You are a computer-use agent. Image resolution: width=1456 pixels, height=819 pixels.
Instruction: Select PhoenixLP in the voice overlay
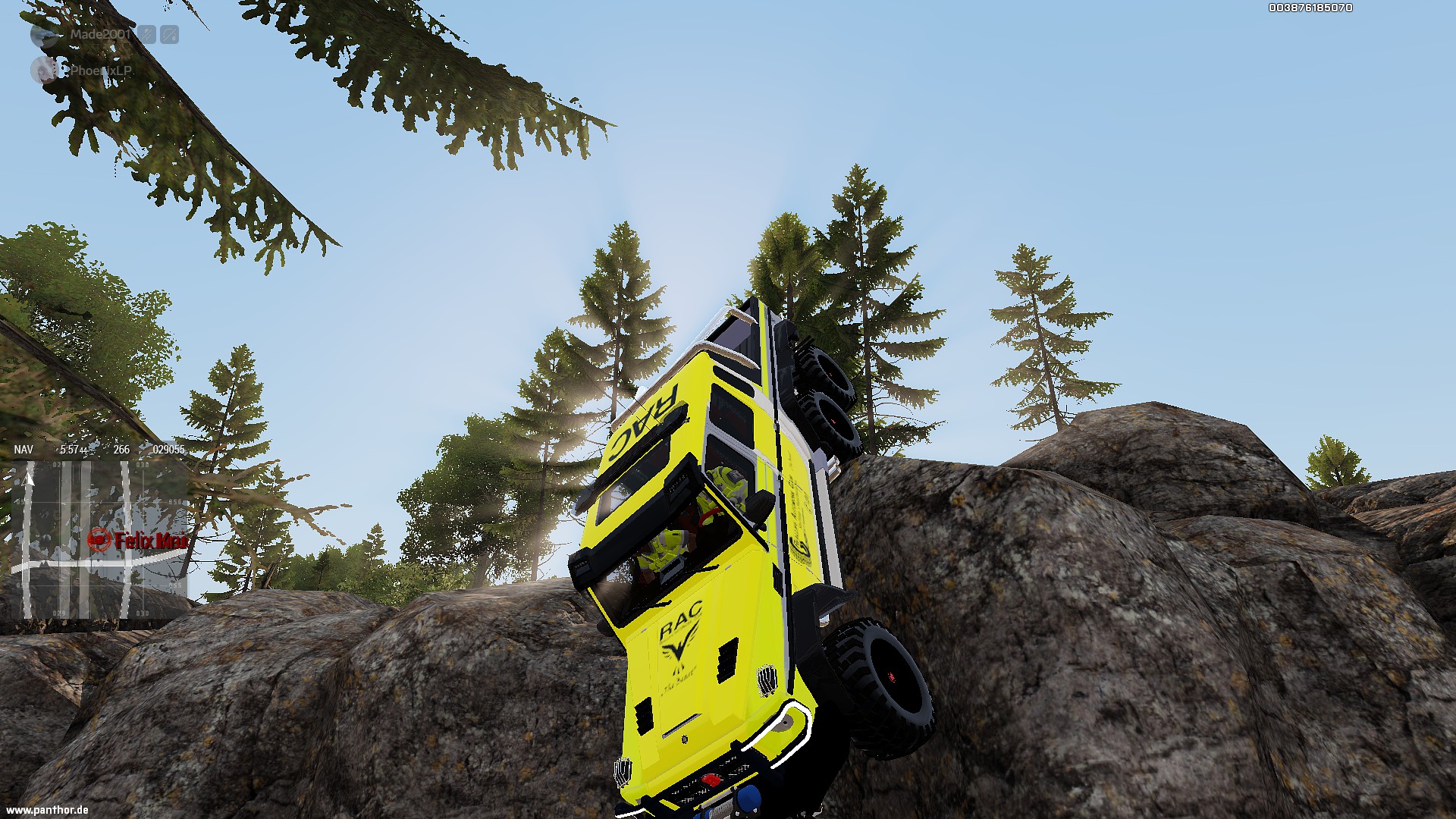pos(100,71)
